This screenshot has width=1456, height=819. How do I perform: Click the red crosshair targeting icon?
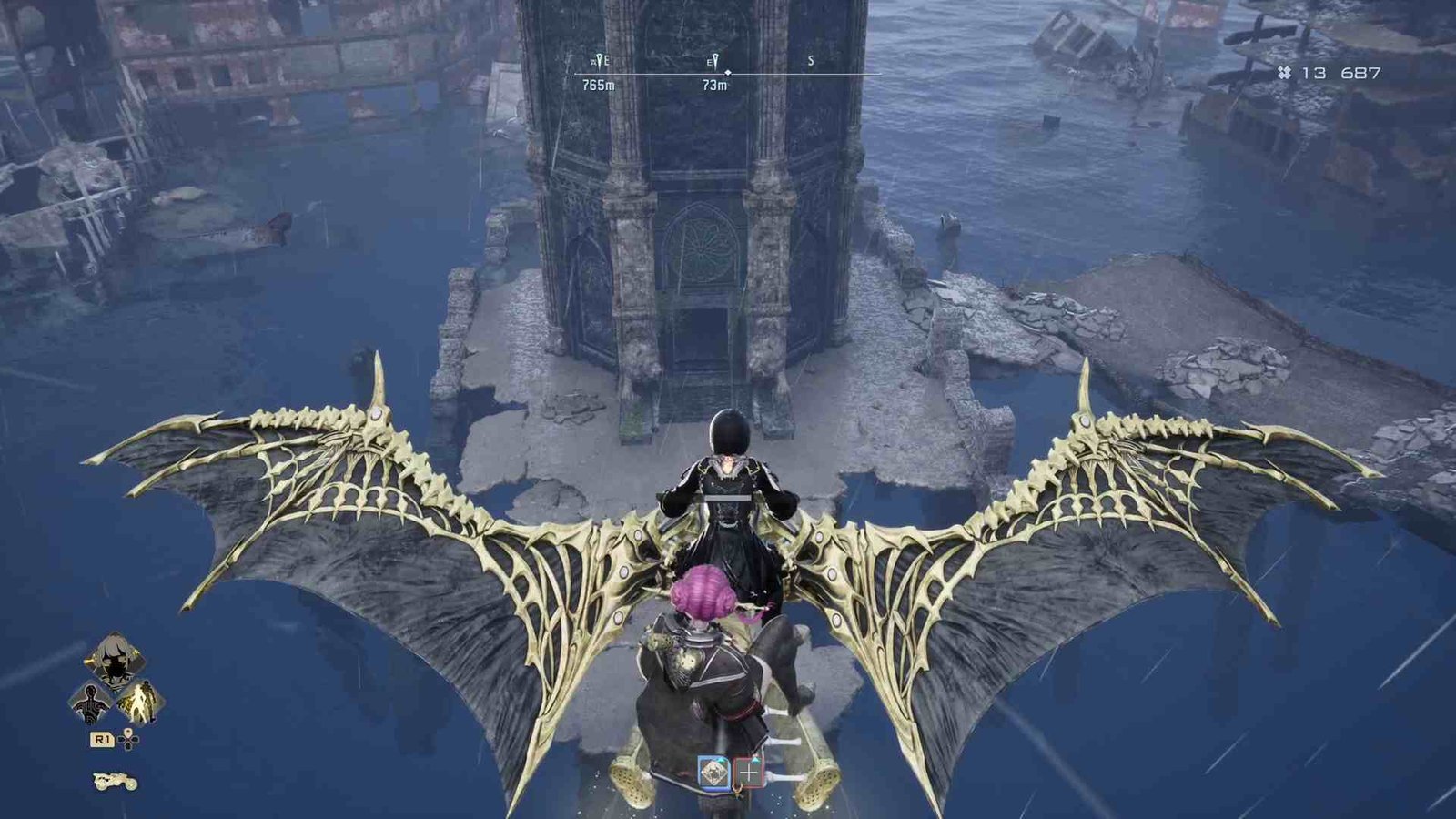click(x=748, y=772)
